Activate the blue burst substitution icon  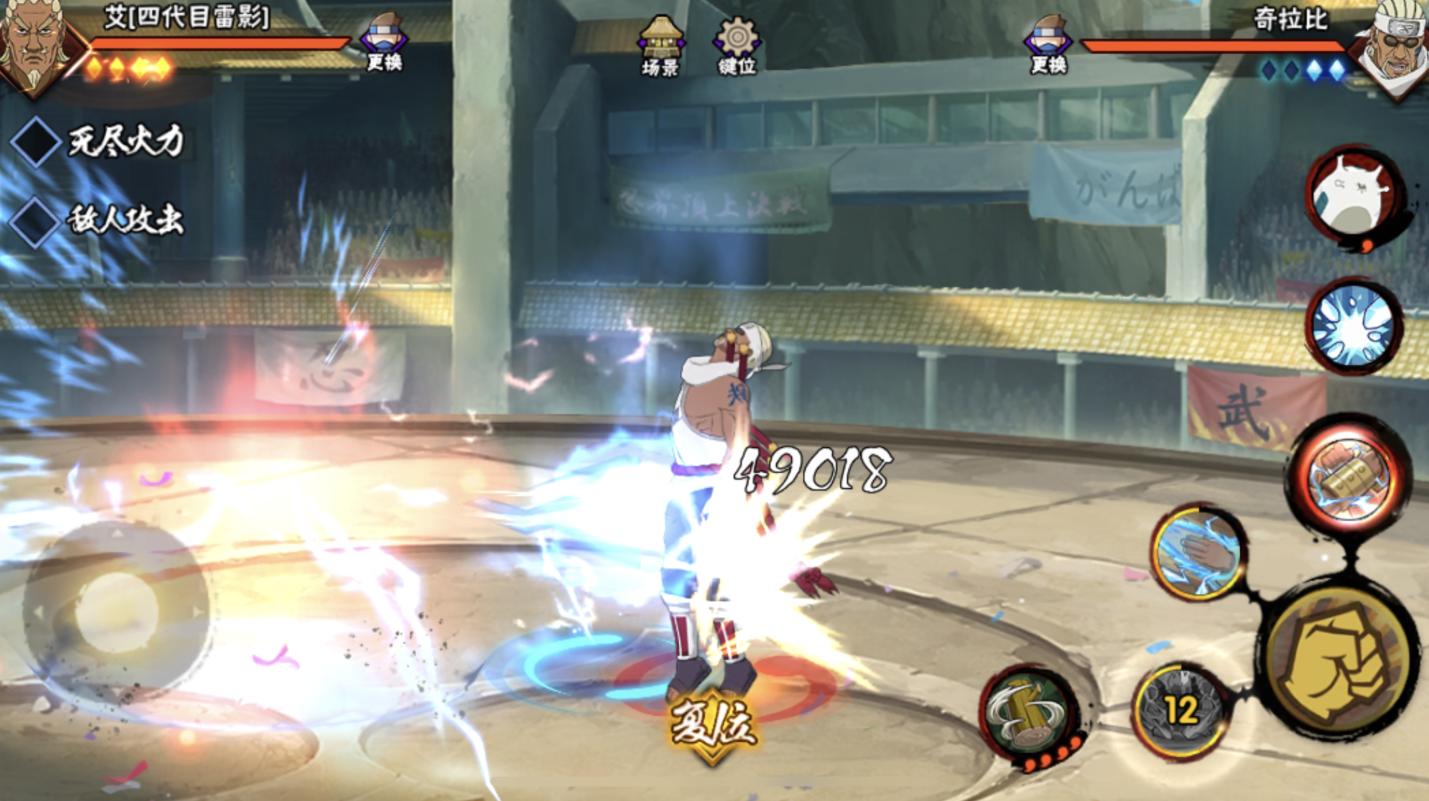point(1353,327)
